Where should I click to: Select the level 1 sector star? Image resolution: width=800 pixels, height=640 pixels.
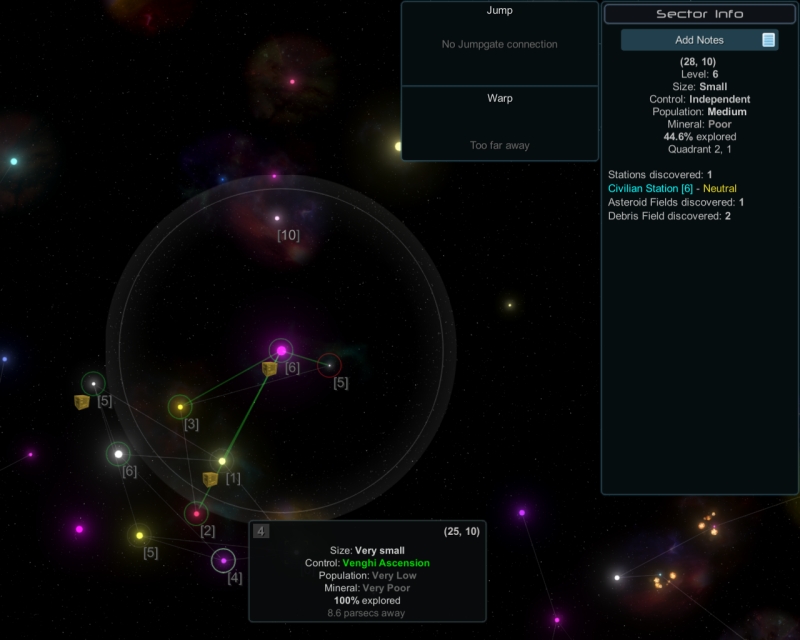[222, 461]
